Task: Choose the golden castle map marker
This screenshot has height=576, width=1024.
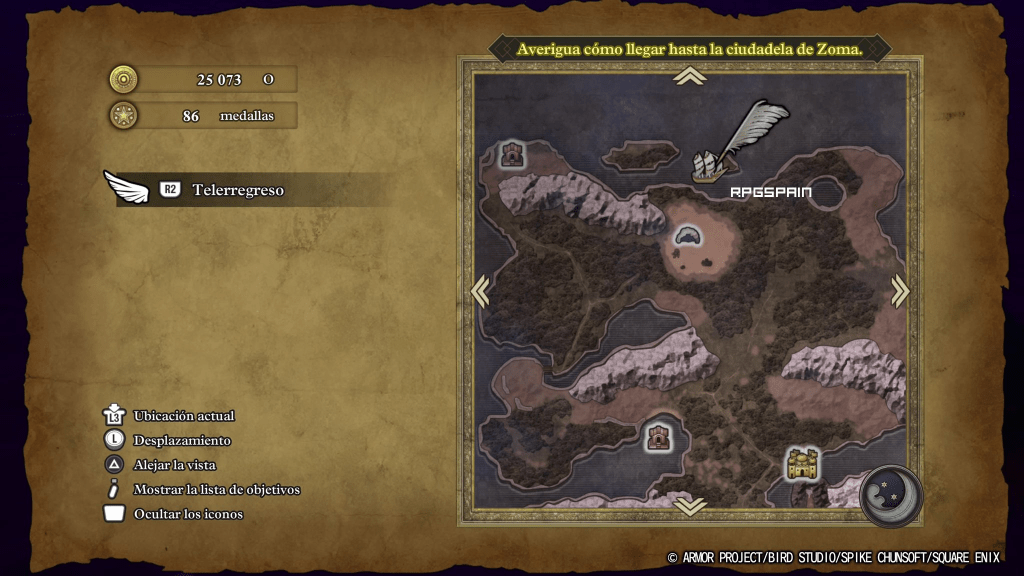Action: [802, 463]
